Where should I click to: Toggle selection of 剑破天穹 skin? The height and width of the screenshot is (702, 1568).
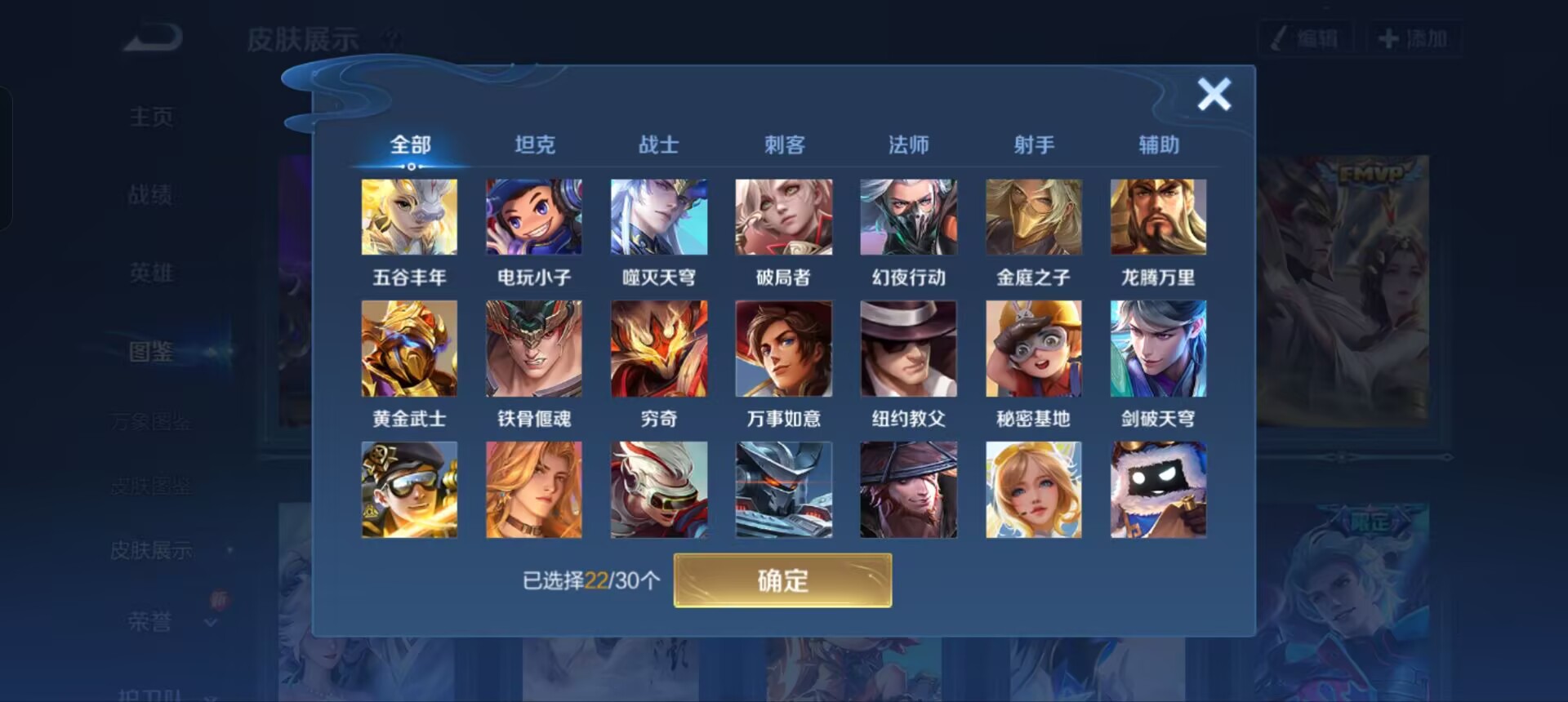pos(1158,349)
